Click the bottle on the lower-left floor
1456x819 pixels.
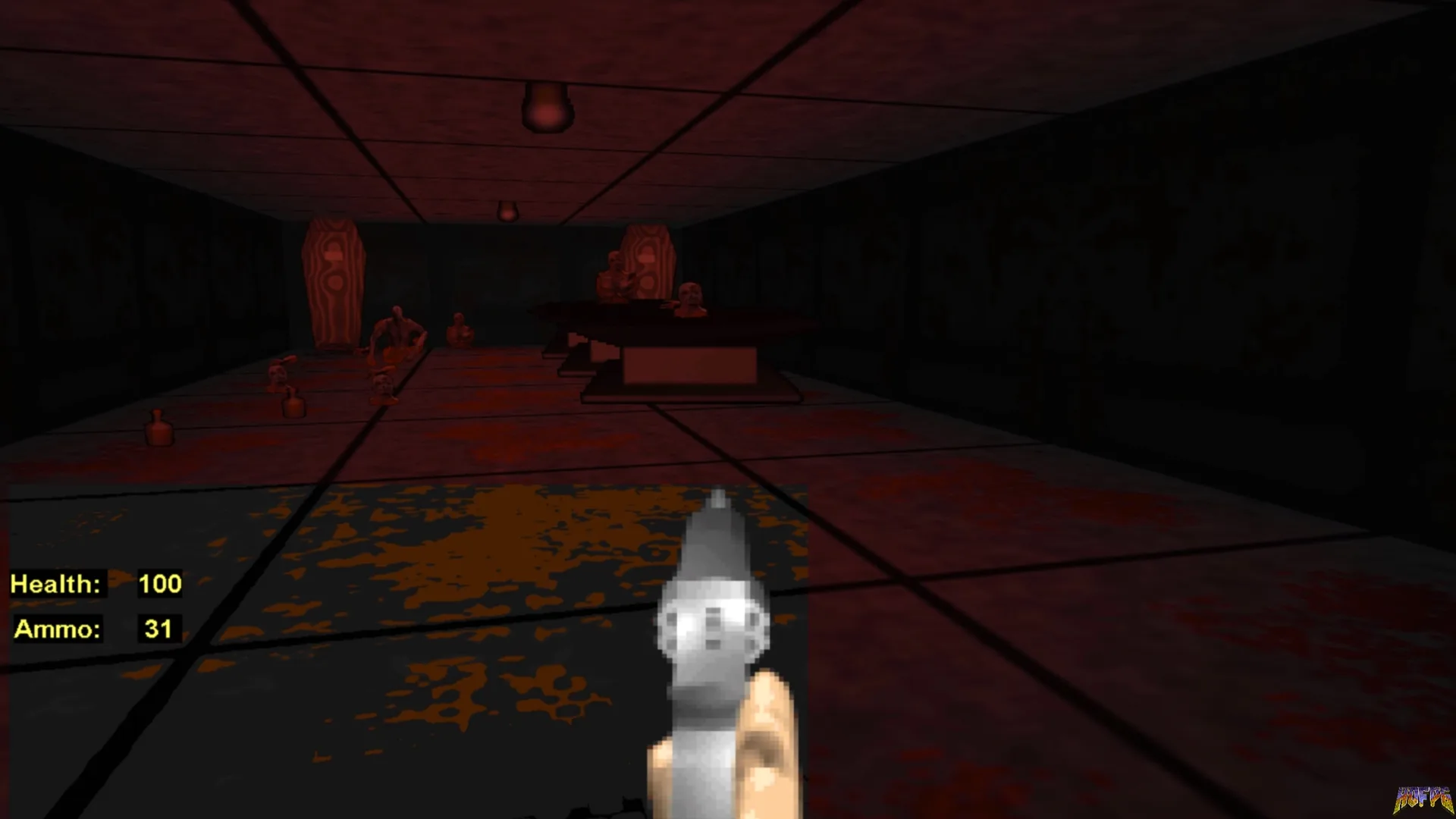click(159, 432)
